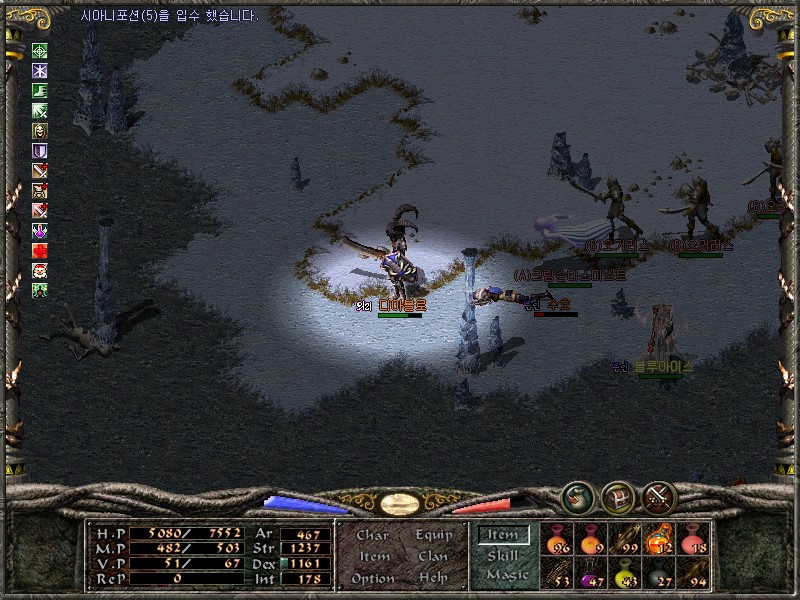Use the flaming orb item with 12 count
The image size is (800, 600).
click(659, 538)
